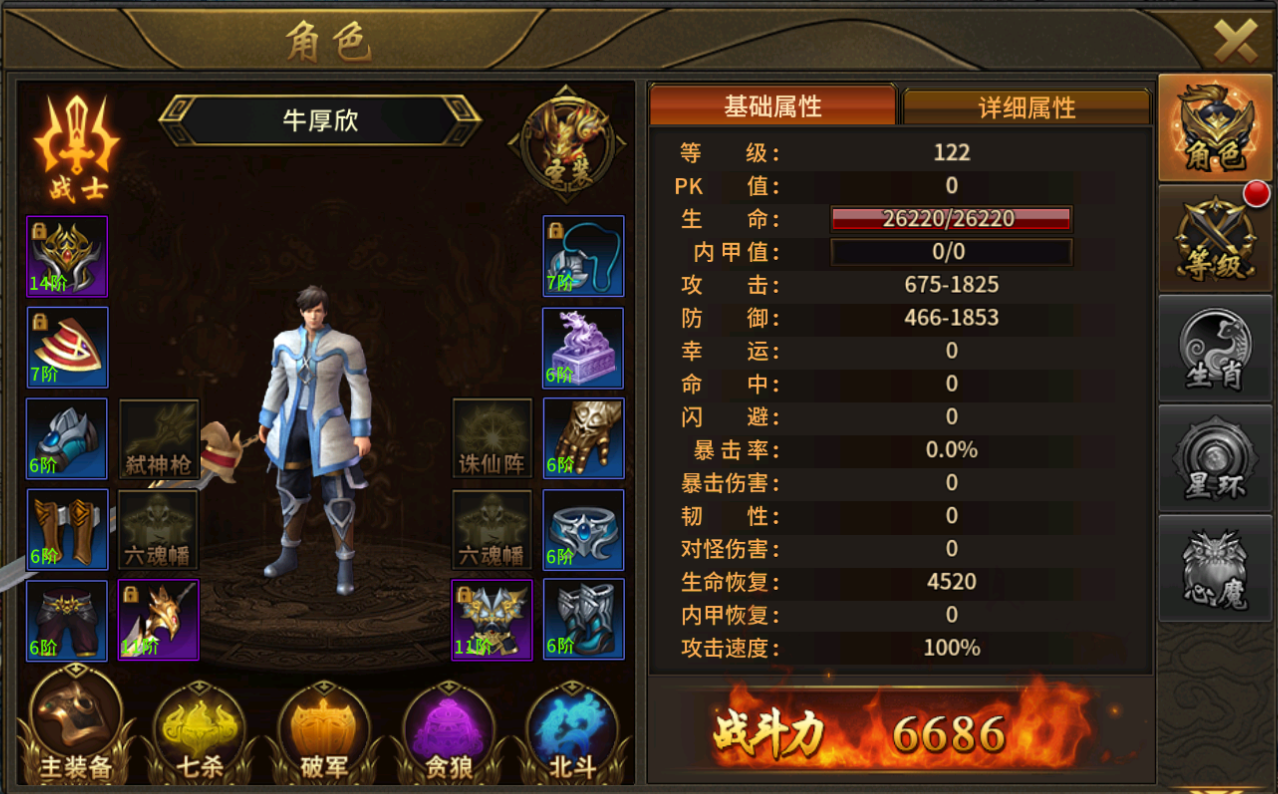
Task: Select the 14阶 helmet equipment slot
Action: tap(67, 257)
